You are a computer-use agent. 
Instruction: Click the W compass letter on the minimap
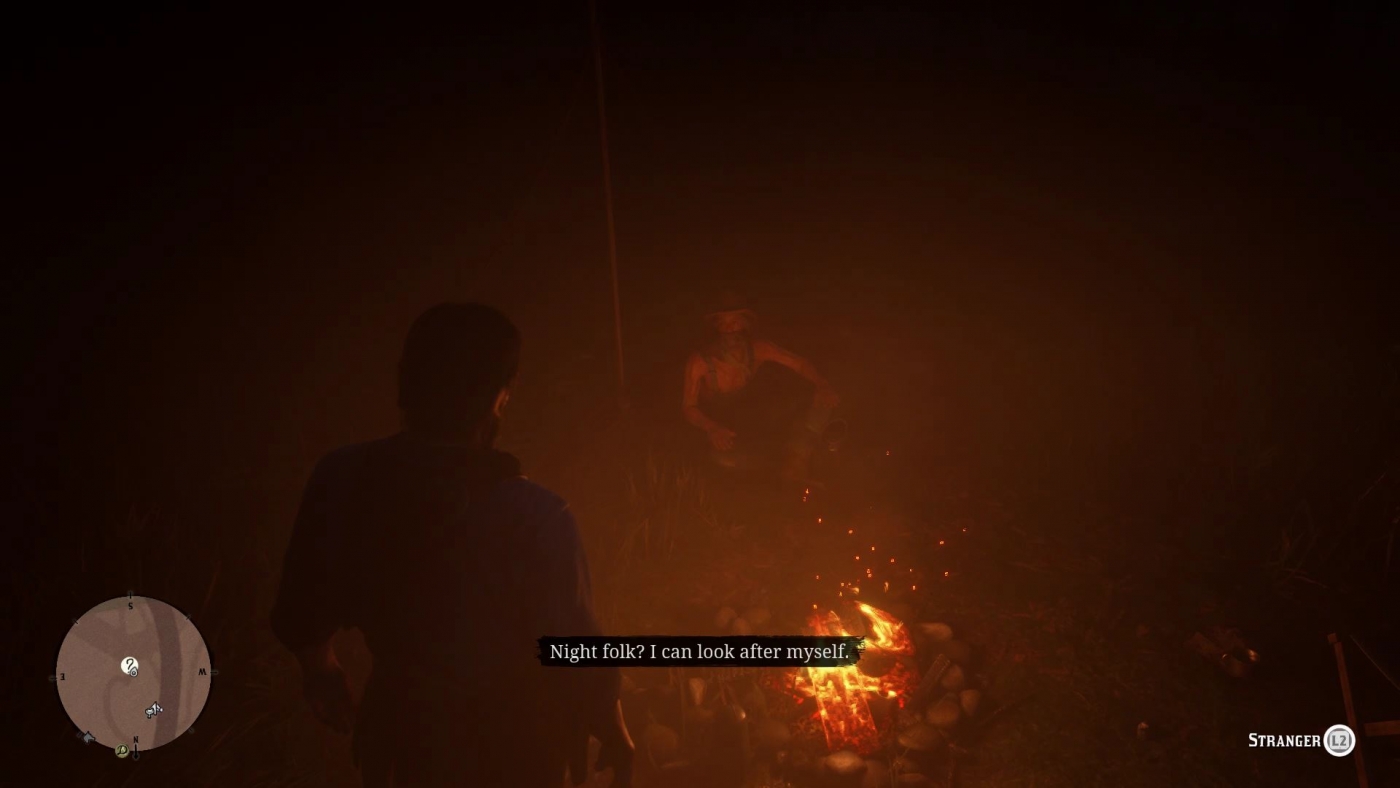point(204,671)
